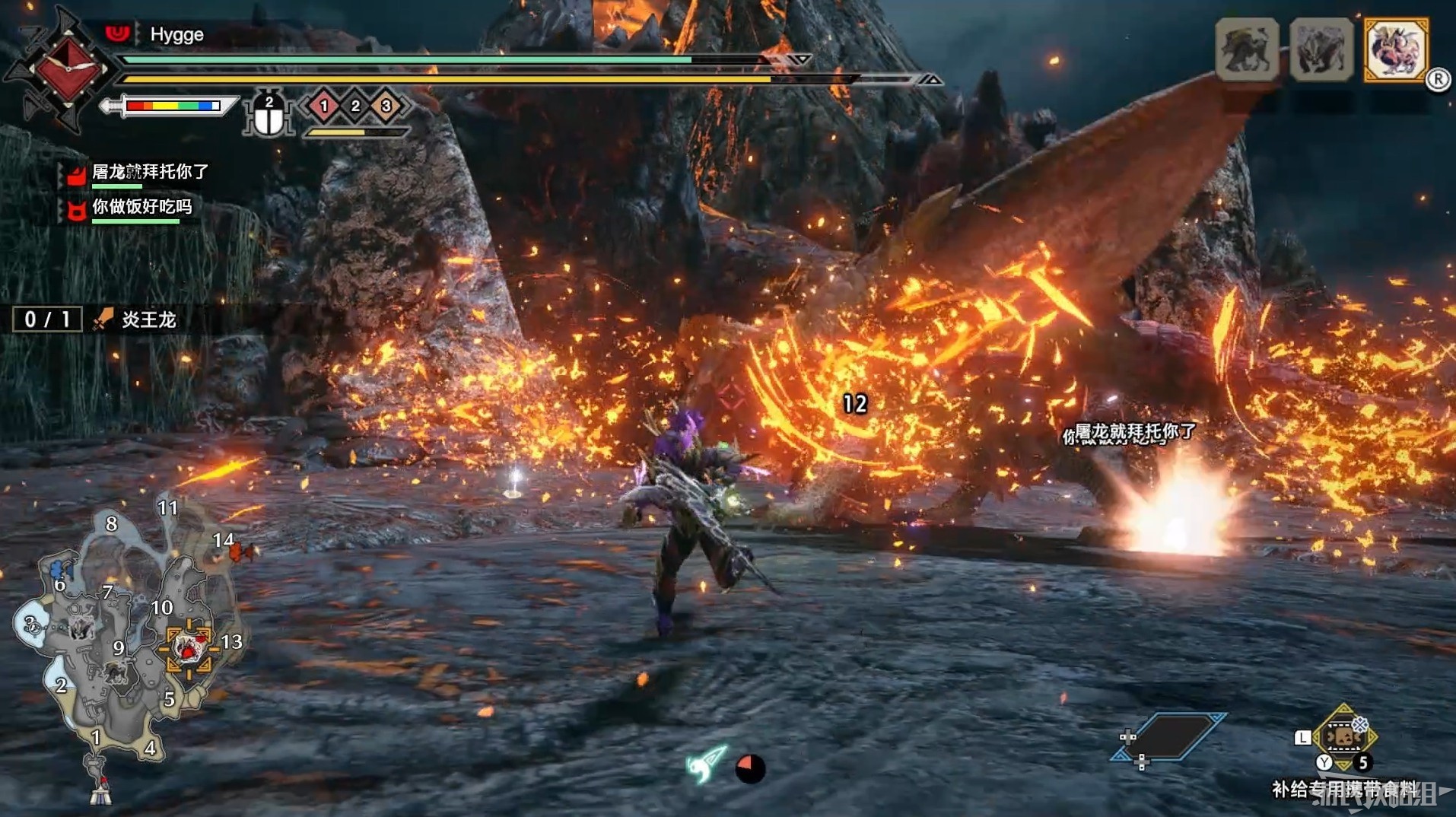The width and height of the screenshot is (1456, 817).
Task: Select the leftmost grey monster icon
Action: tap(1247, 50)
